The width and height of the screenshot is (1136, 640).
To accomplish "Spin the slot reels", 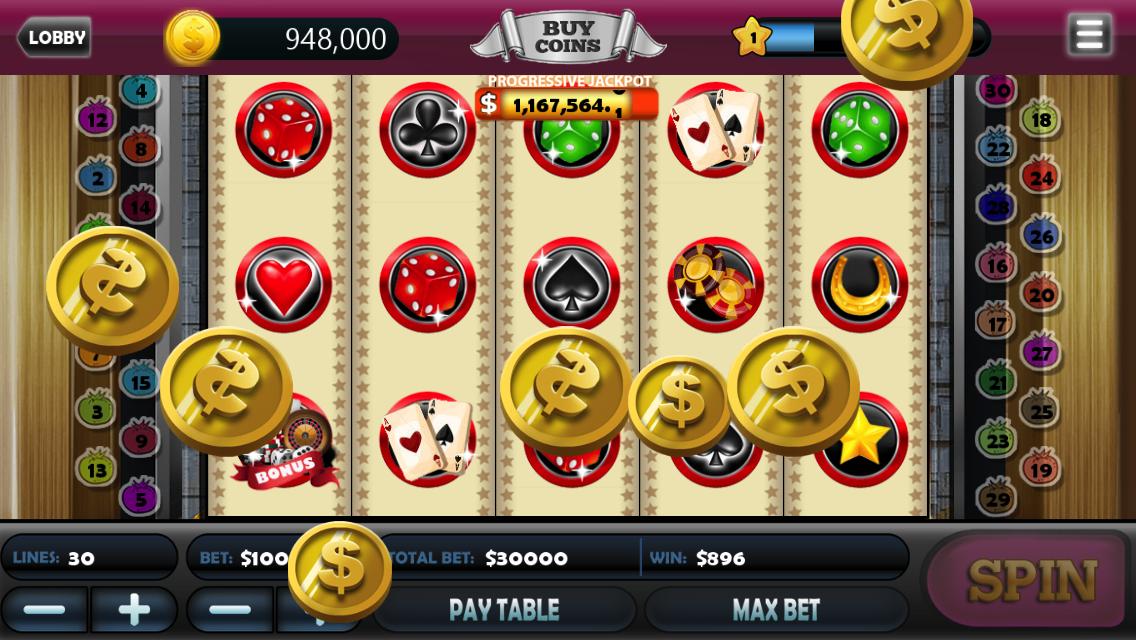I will pos(1030,581).
